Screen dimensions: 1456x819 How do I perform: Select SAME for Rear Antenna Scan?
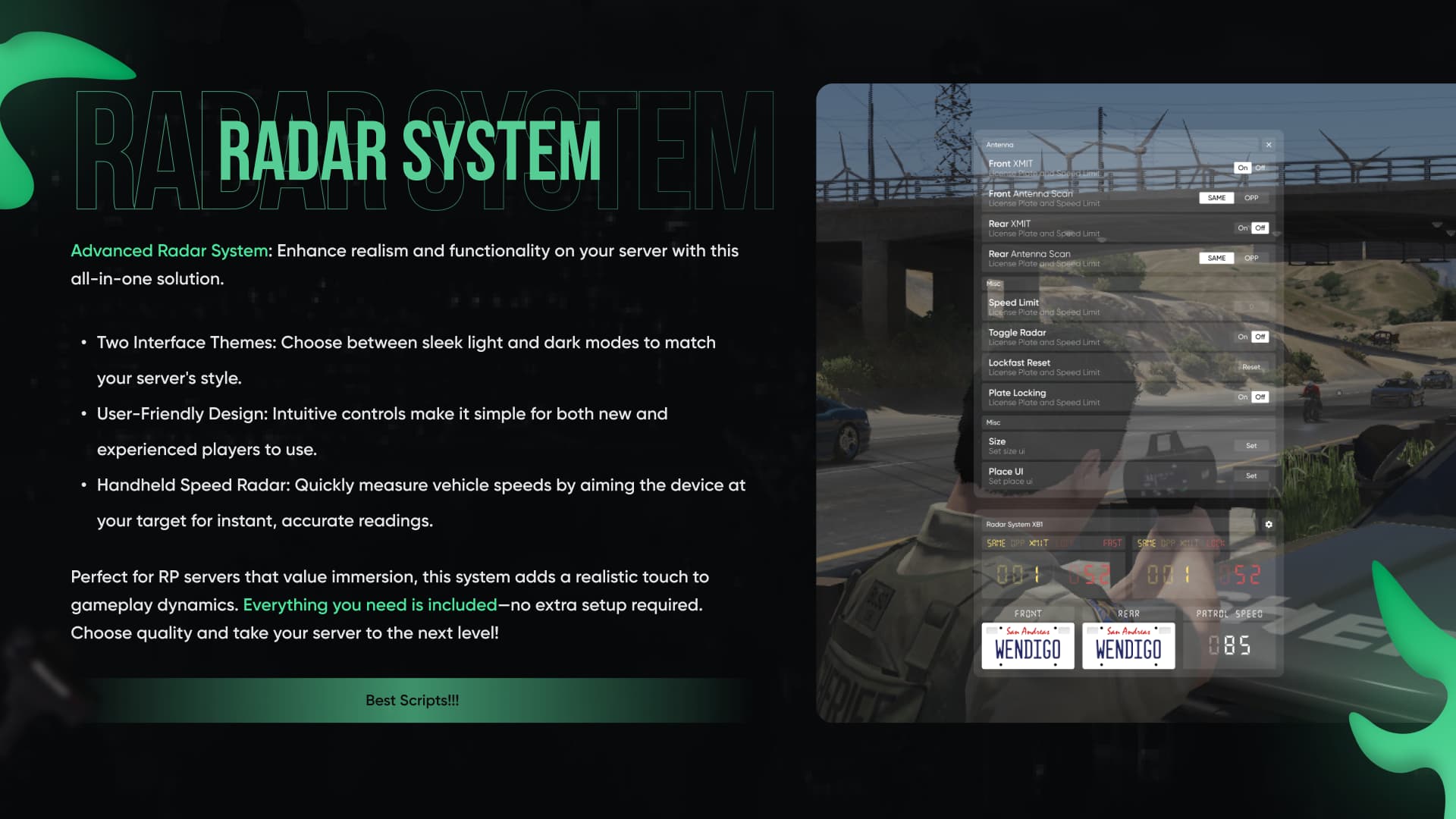pyautogui.click(x=1216, y=258)
